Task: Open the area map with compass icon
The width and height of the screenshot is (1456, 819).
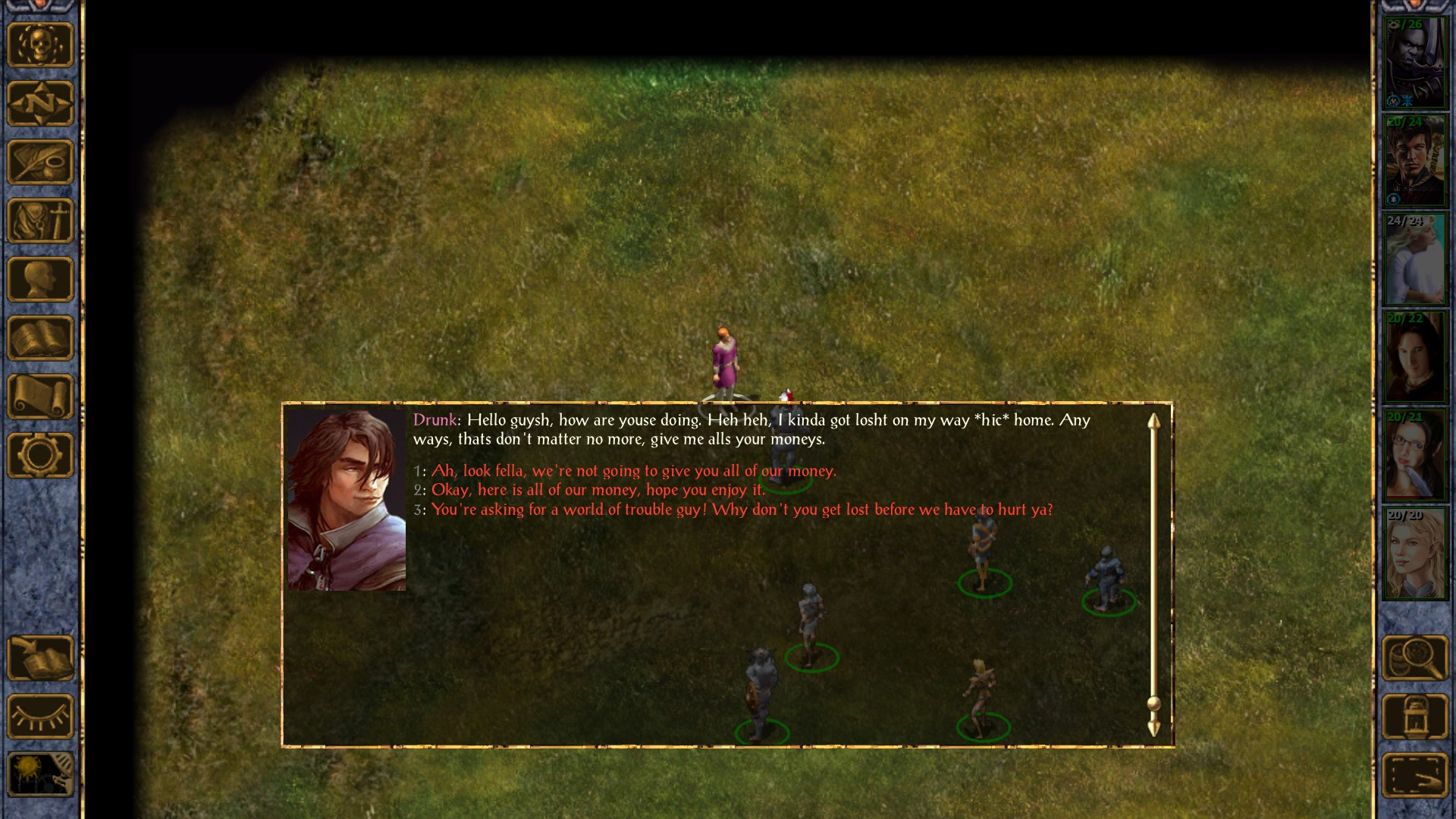Action: 40,103
